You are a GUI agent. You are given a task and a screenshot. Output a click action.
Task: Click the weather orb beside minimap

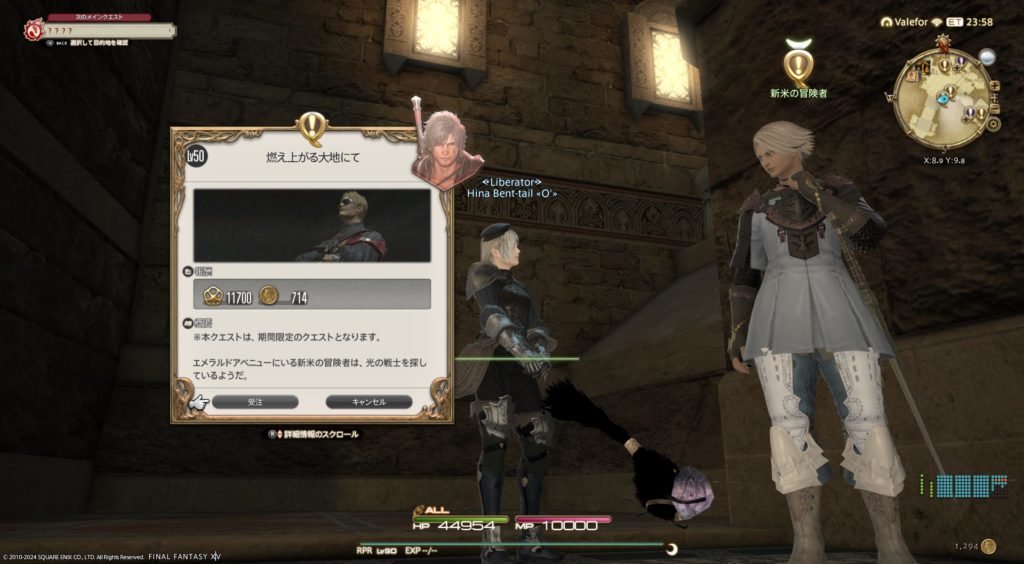click(987, 58)
